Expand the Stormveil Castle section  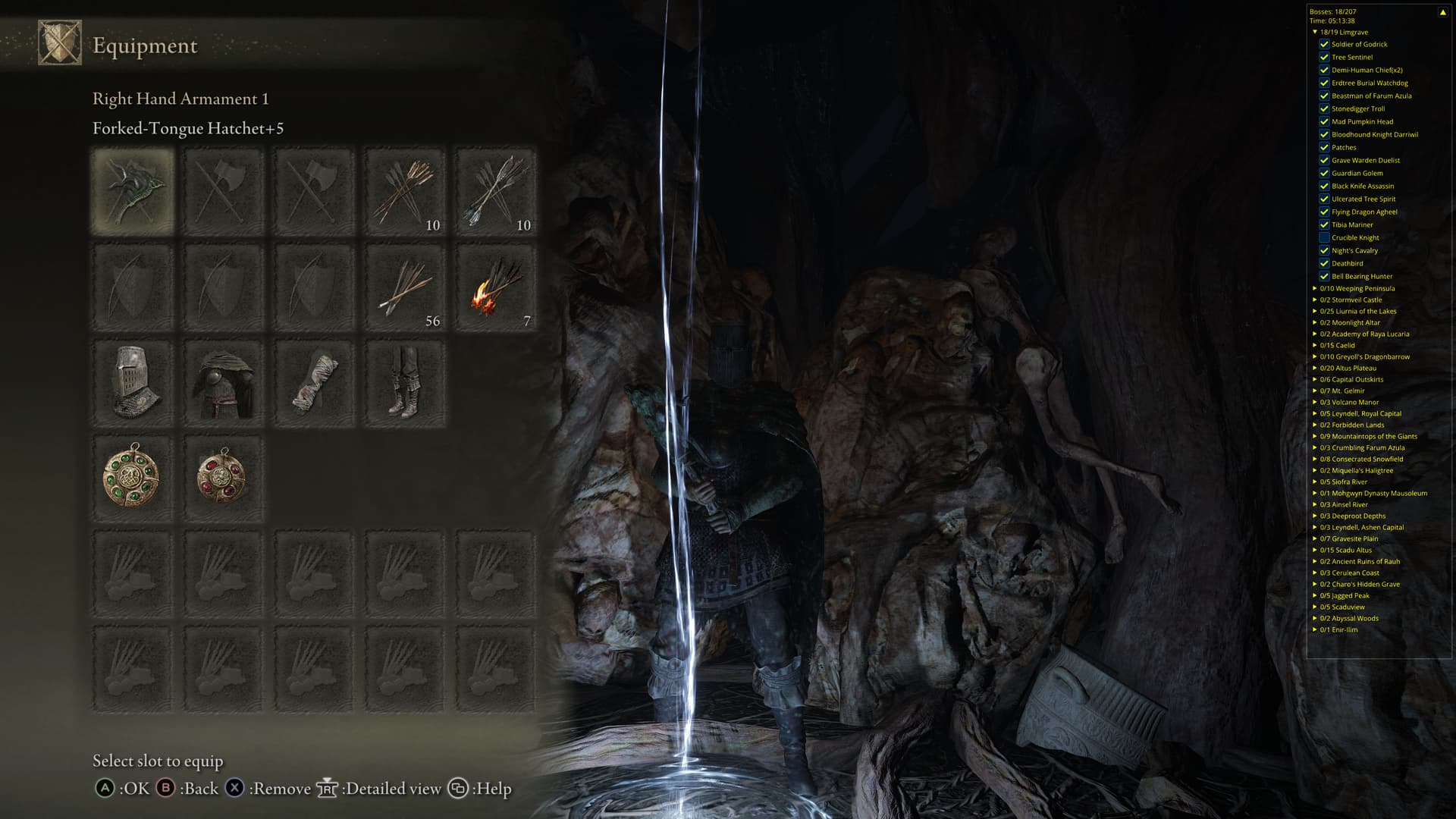[x=1315, y=300]
